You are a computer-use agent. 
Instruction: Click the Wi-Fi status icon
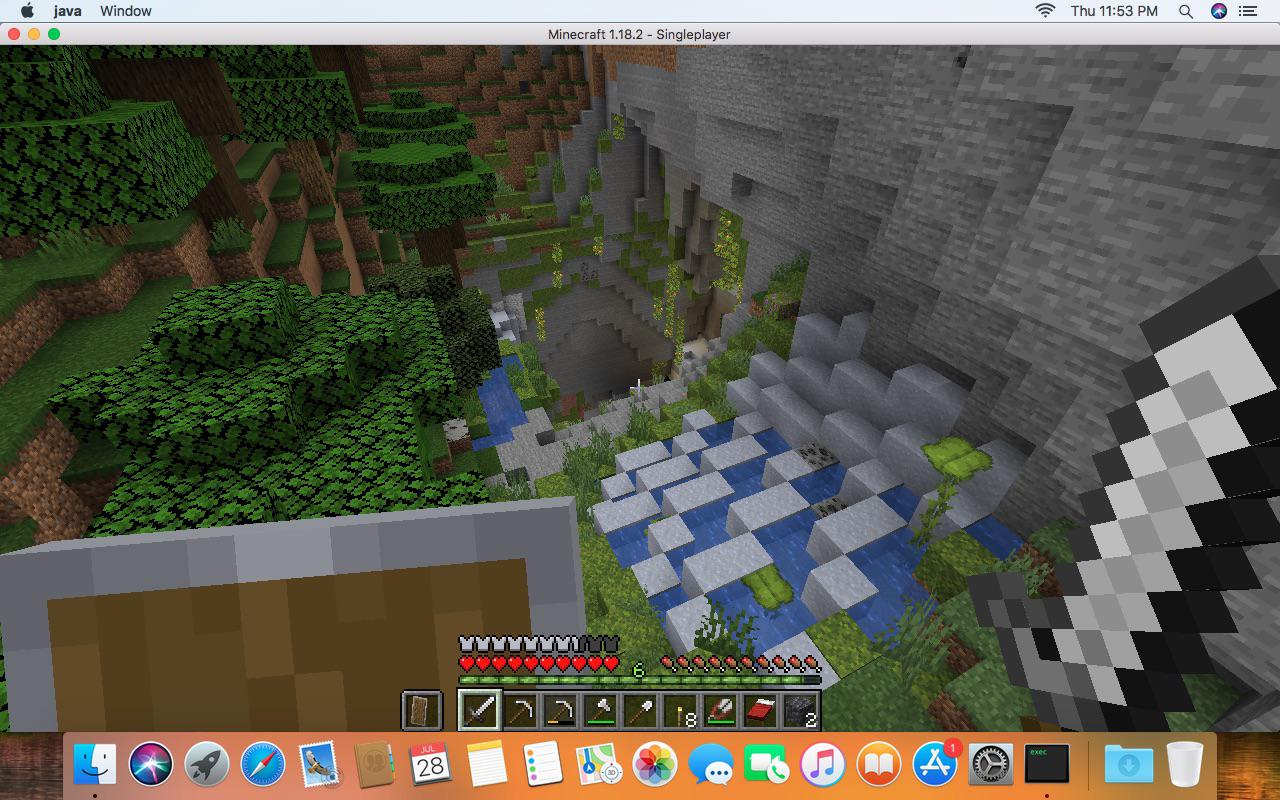click(1046, 11)
